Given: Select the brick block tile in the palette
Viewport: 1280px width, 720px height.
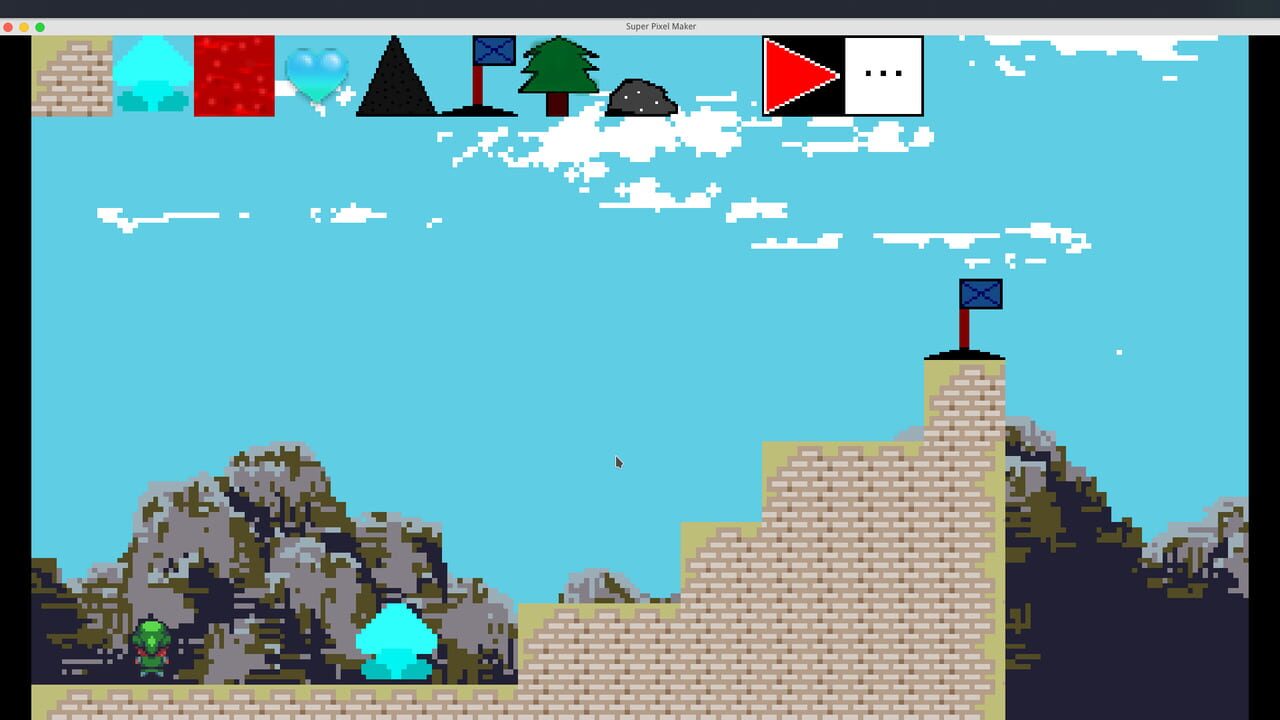Looking at the screenshot, I should point(72,75).
